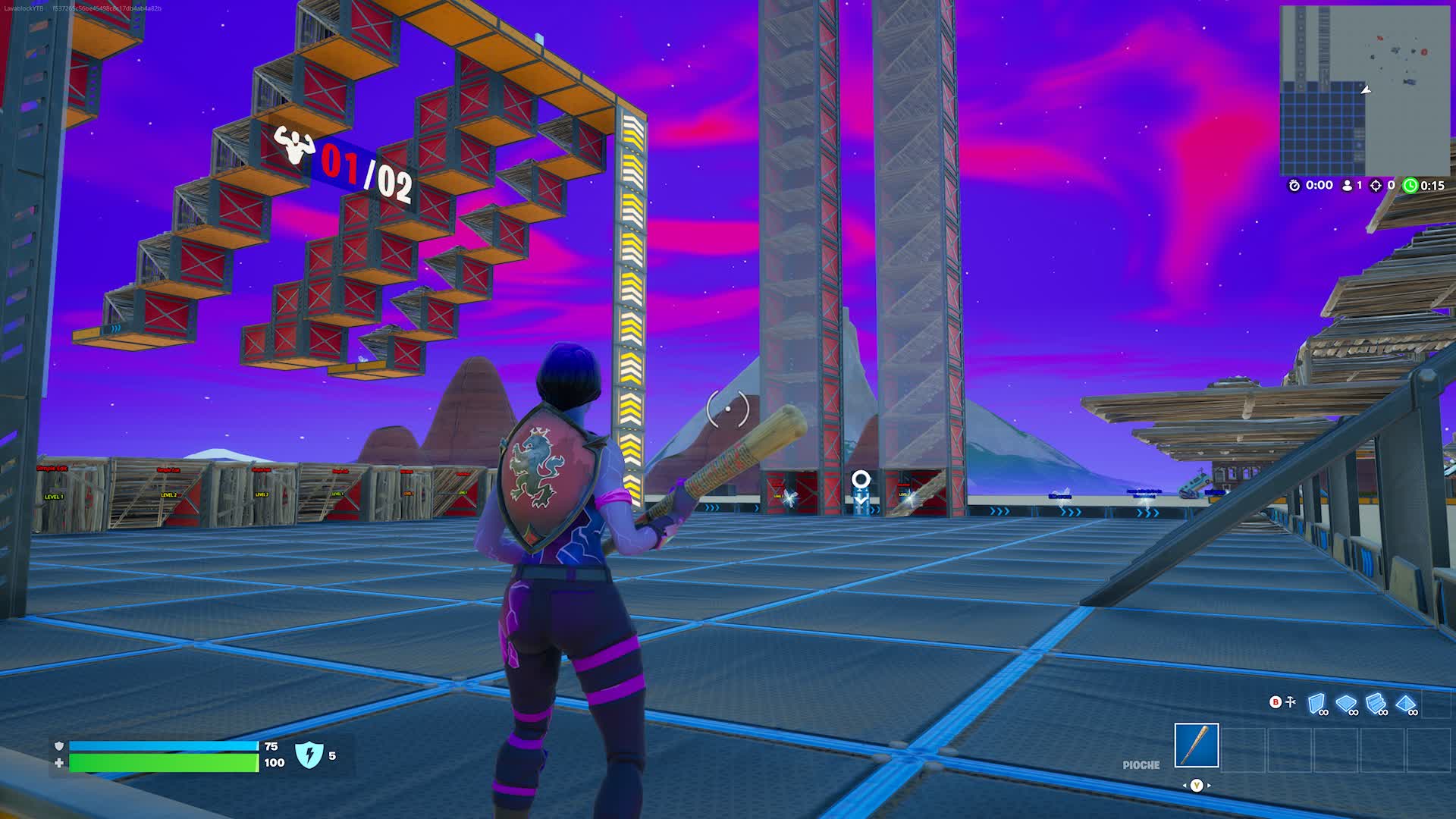1456x819 pixels.
Task: Click the right arrow beside the Y button
Action: point(1209,786)
